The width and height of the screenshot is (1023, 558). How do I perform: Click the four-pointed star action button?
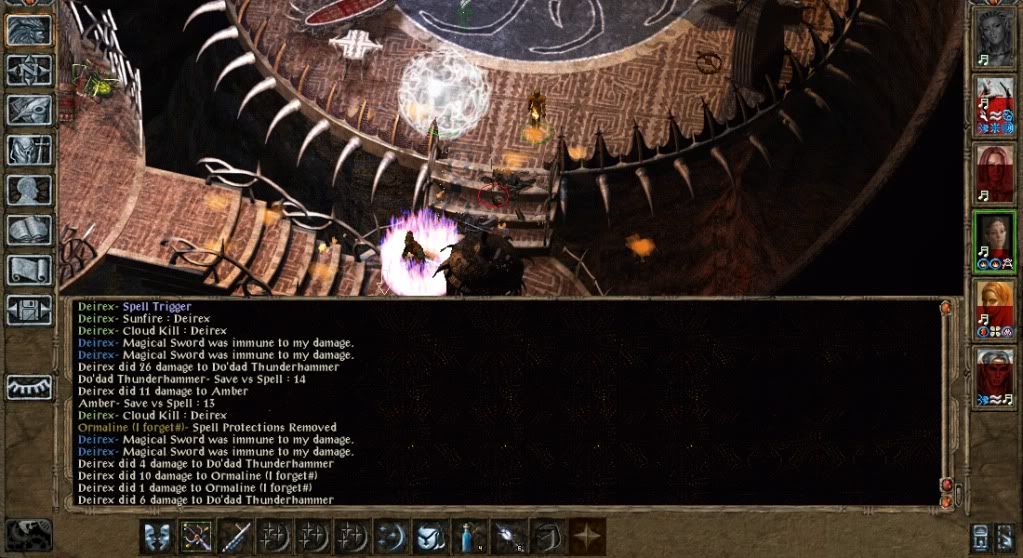[586, 538]
